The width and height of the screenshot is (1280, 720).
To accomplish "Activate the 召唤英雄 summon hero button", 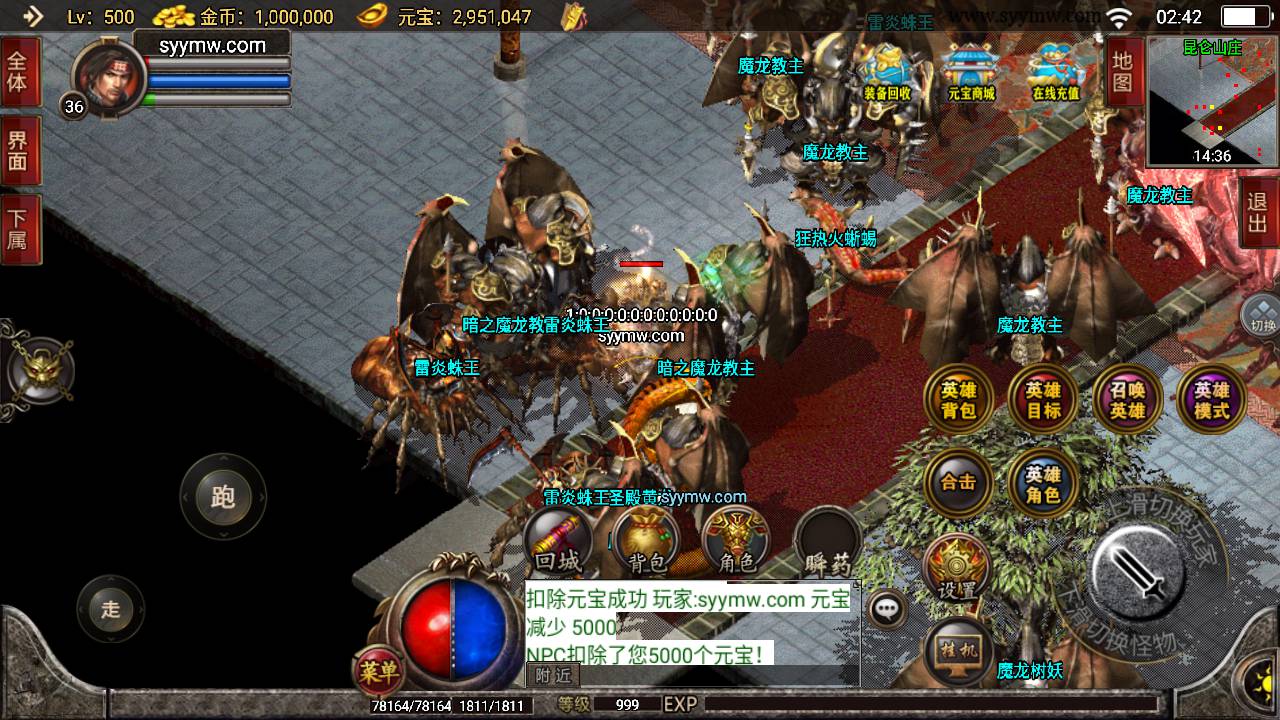I will [1128, 401].
